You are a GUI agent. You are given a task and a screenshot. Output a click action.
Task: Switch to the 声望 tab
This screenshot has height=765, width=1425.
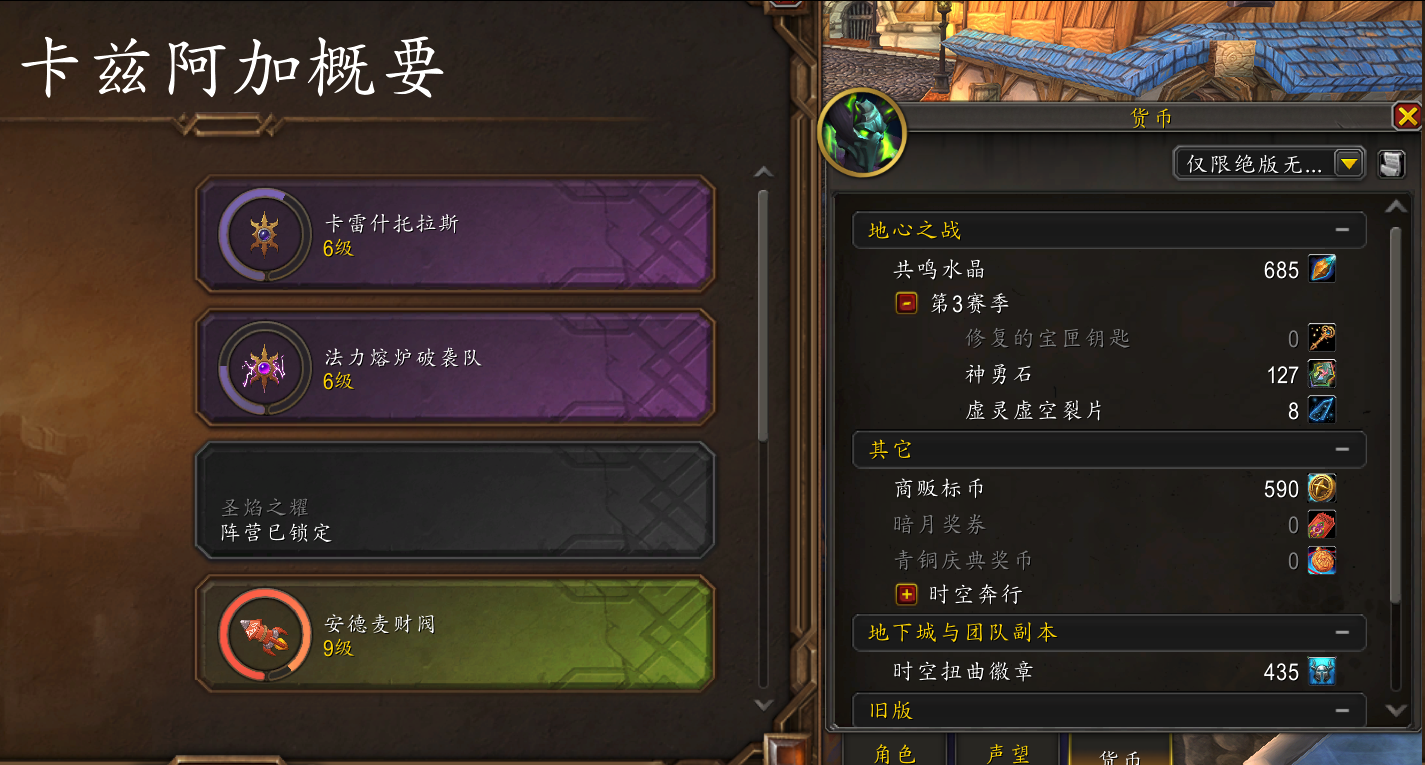[1008, 755]
